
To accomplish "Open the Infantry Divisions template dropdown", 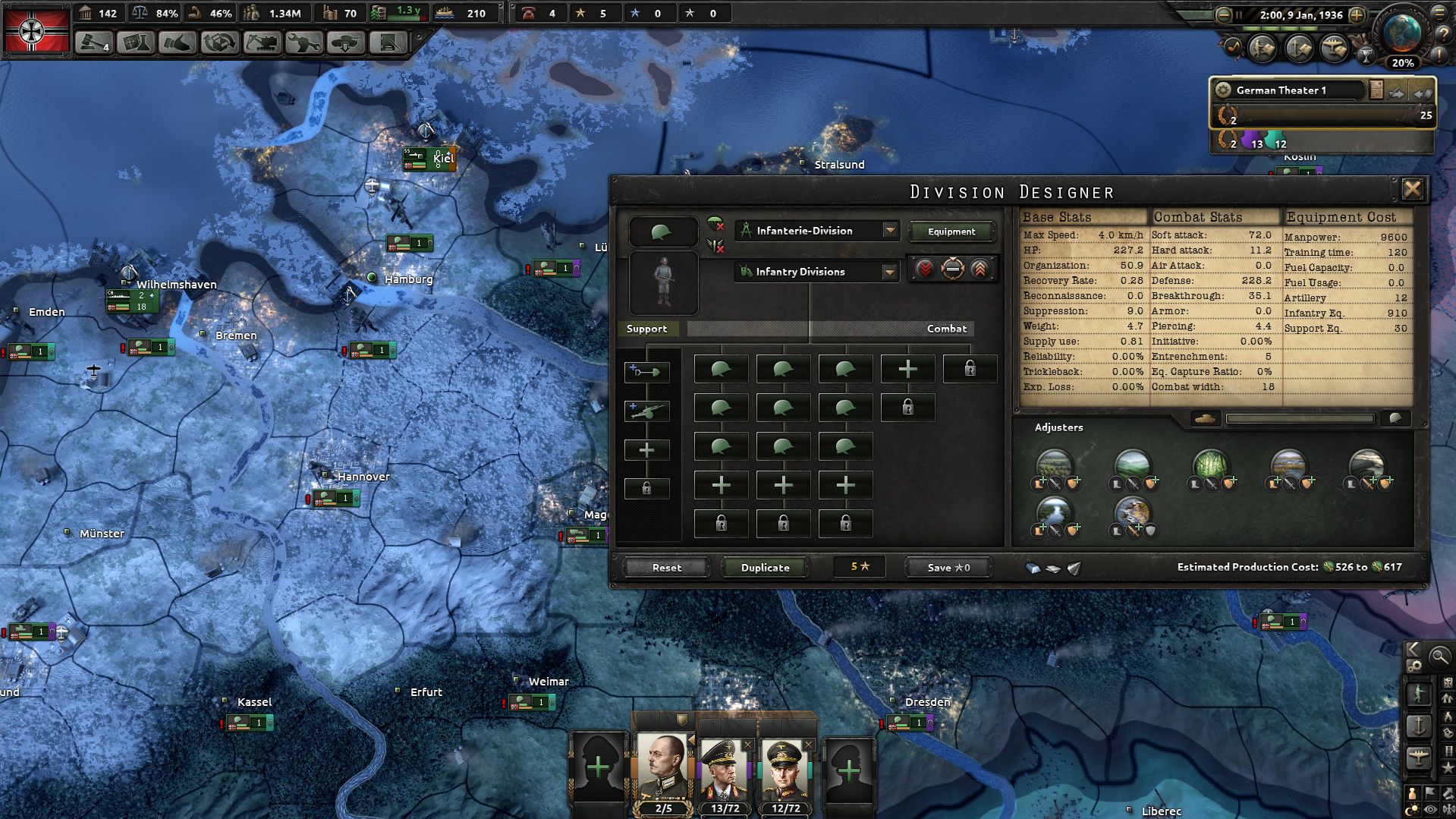I will (816, 271).
